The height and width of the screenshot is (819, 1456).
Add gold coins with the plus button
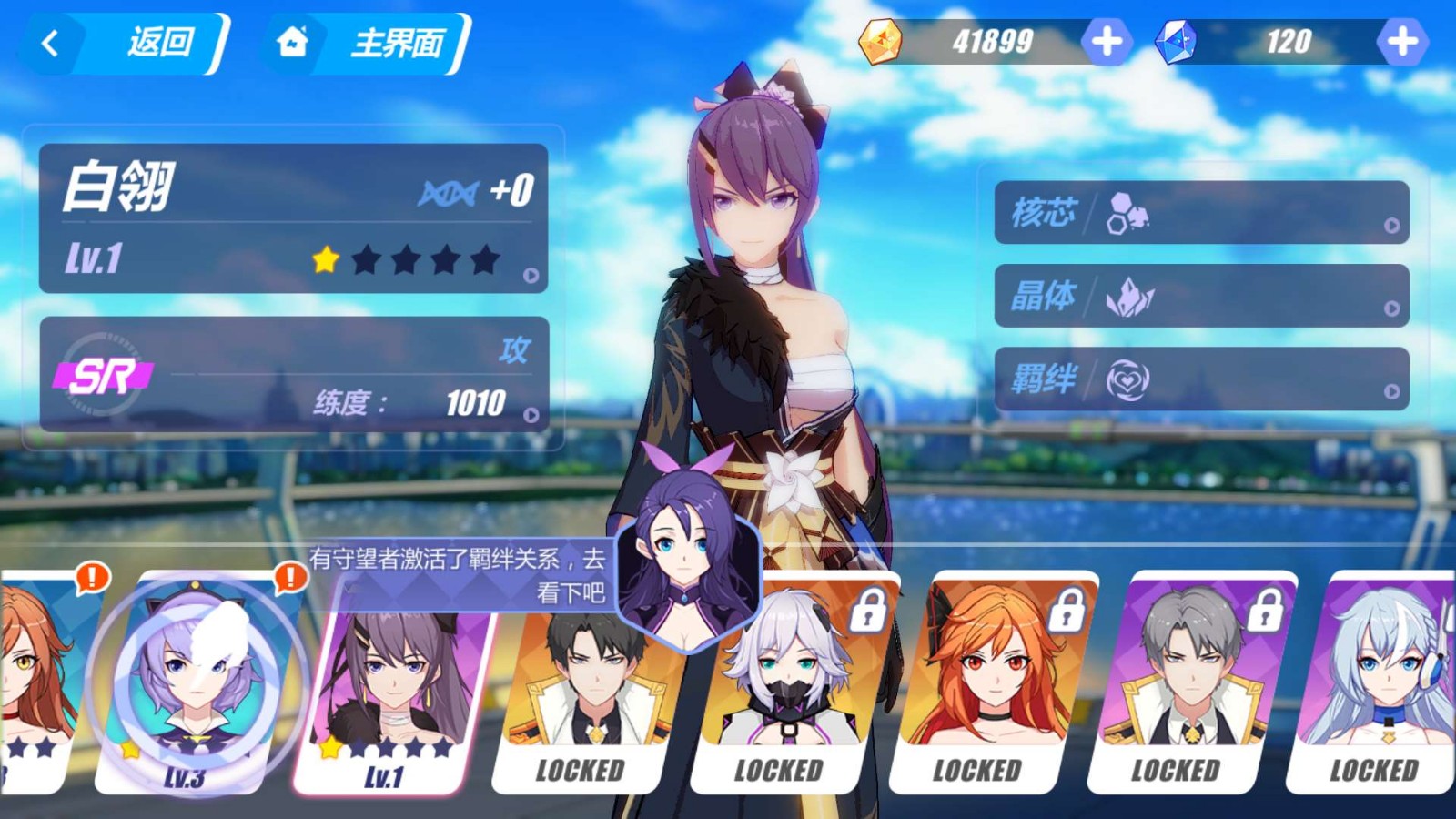[x=1106, y=41]
